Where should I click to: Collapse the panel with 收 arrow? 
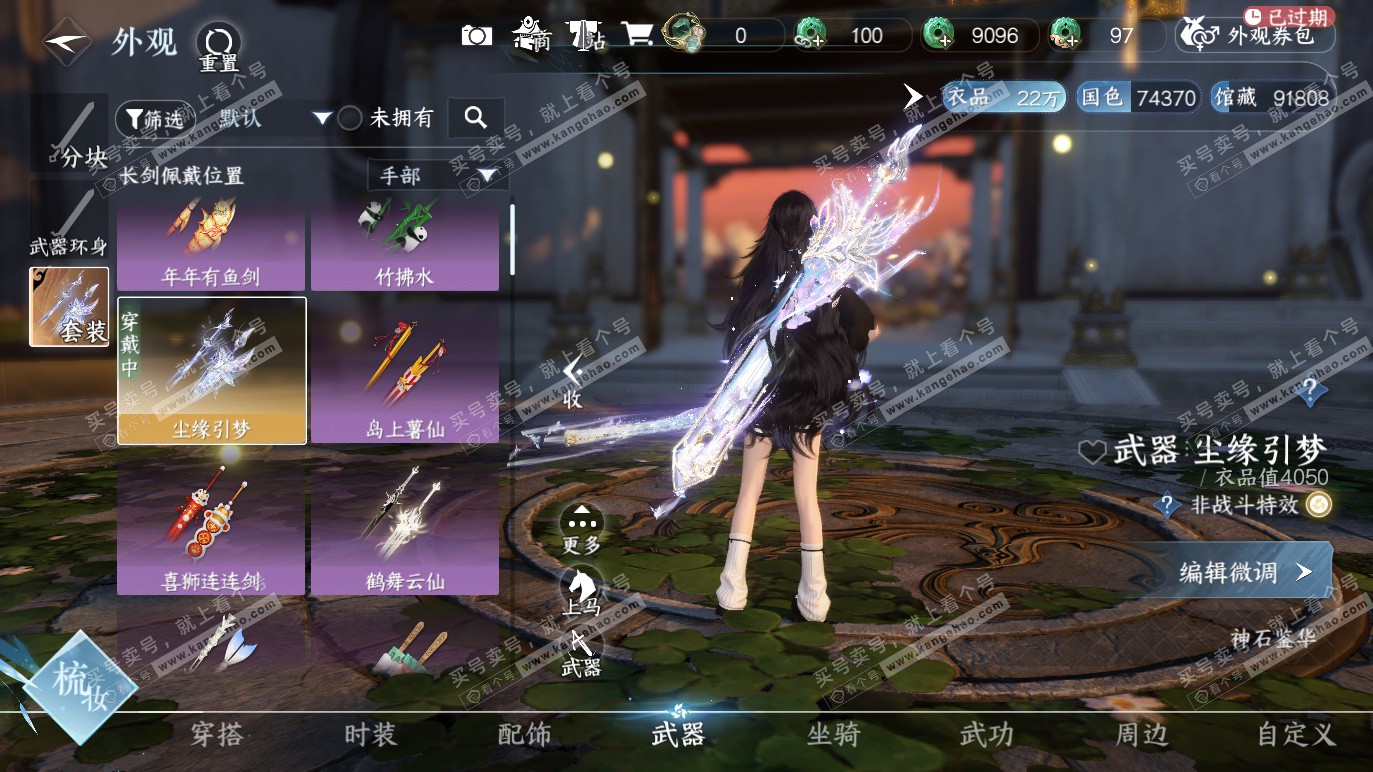pos(572,381)
